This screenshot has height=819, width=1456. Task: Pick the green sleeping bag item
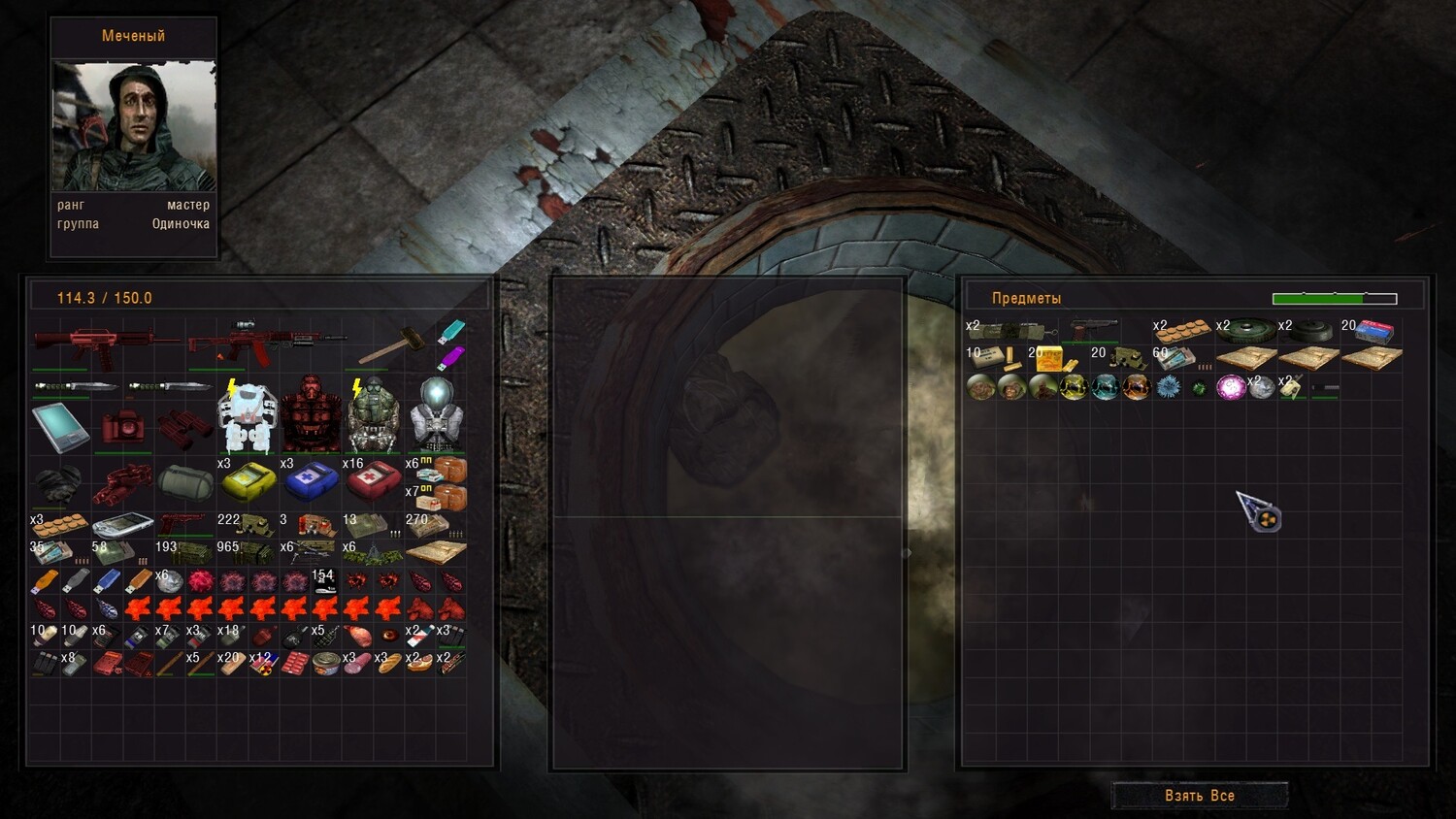[x=185, y=481]
